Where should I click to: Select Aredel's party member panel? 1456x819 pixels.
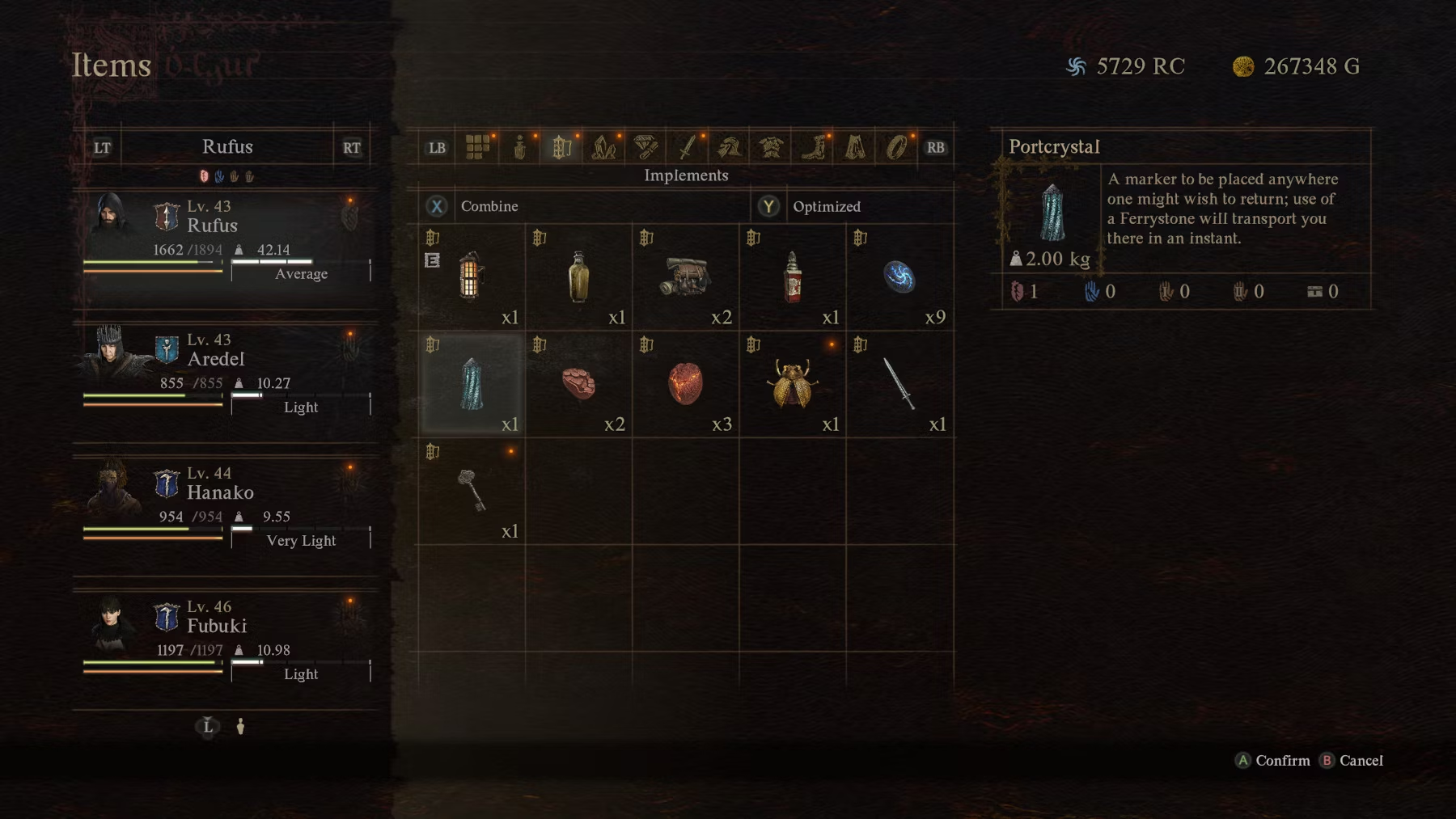coord(226,372)
